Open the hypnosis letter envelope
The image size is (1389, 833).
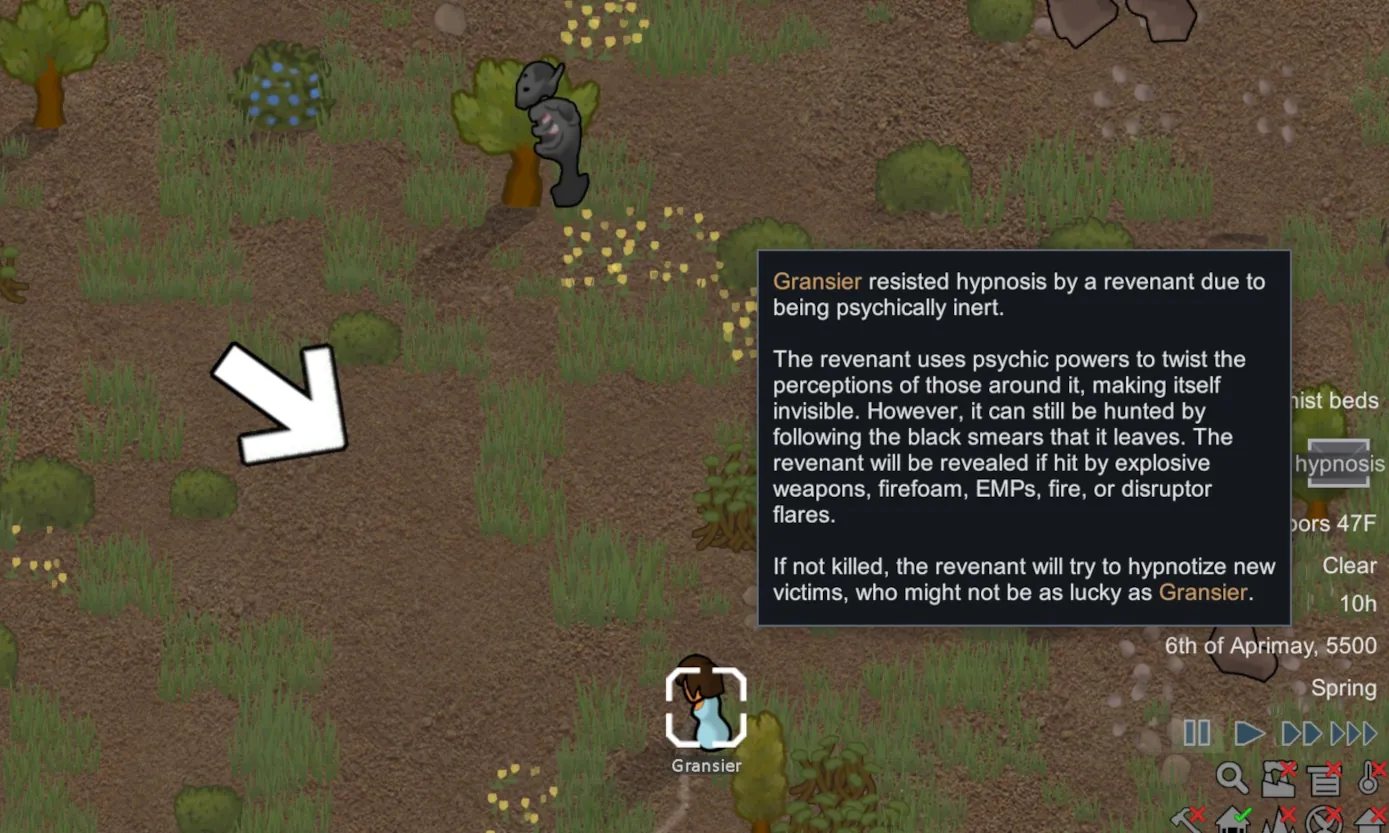click(1338, 462)
